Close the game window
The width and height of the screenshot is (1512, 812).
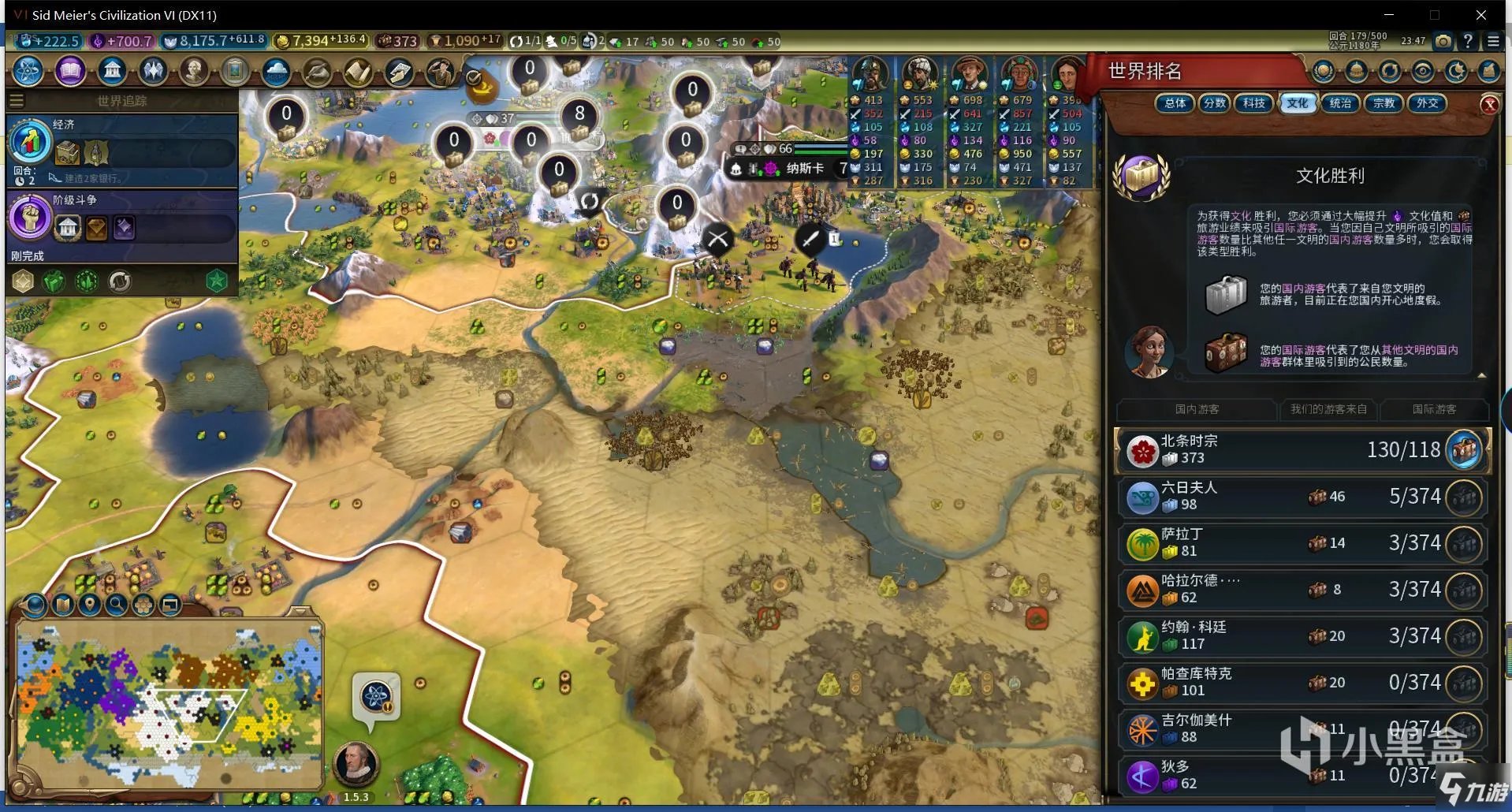coord(1480,15)
